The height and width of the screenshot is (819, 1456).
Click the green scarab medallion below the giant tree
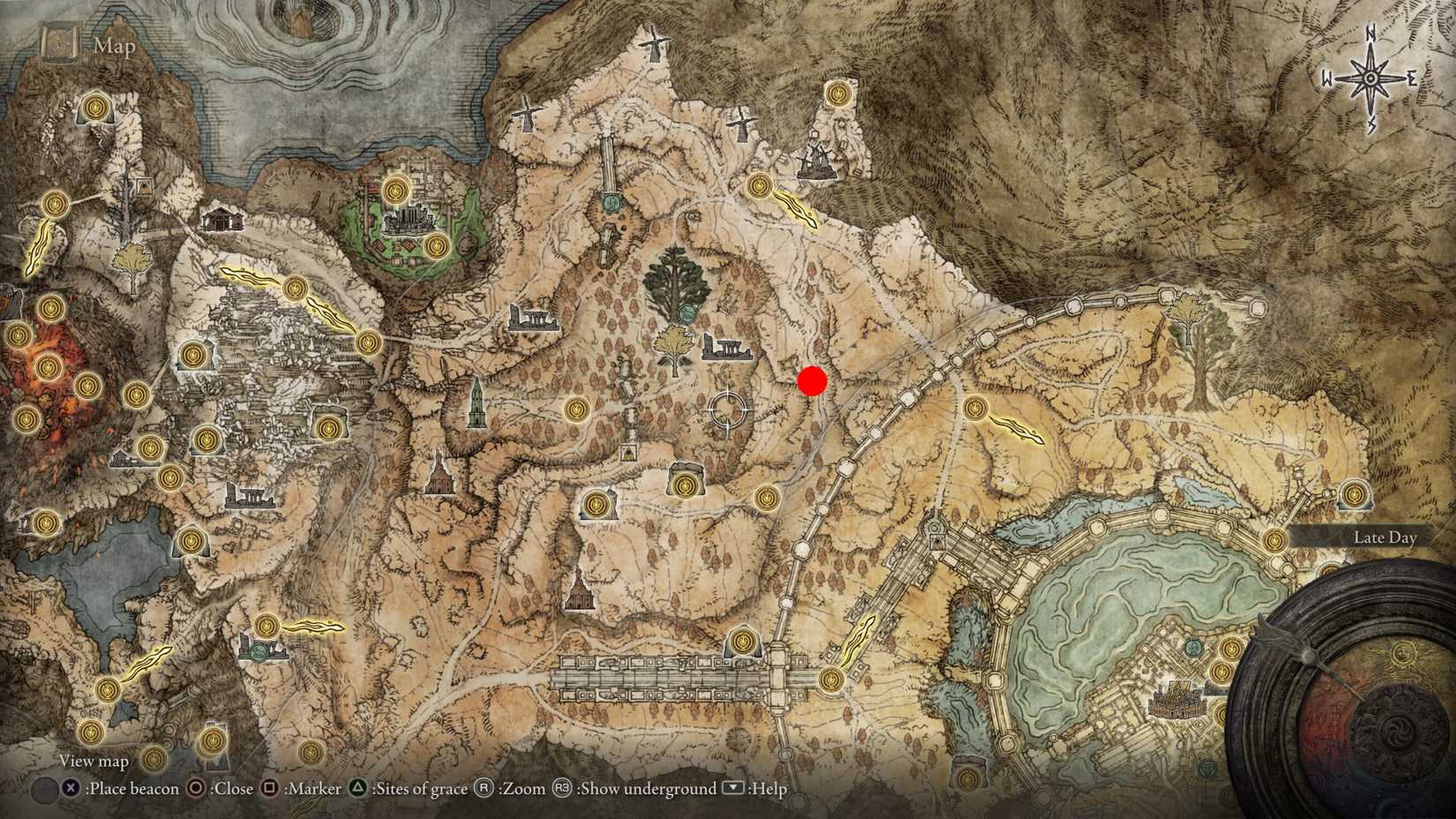tap(688, 312)
